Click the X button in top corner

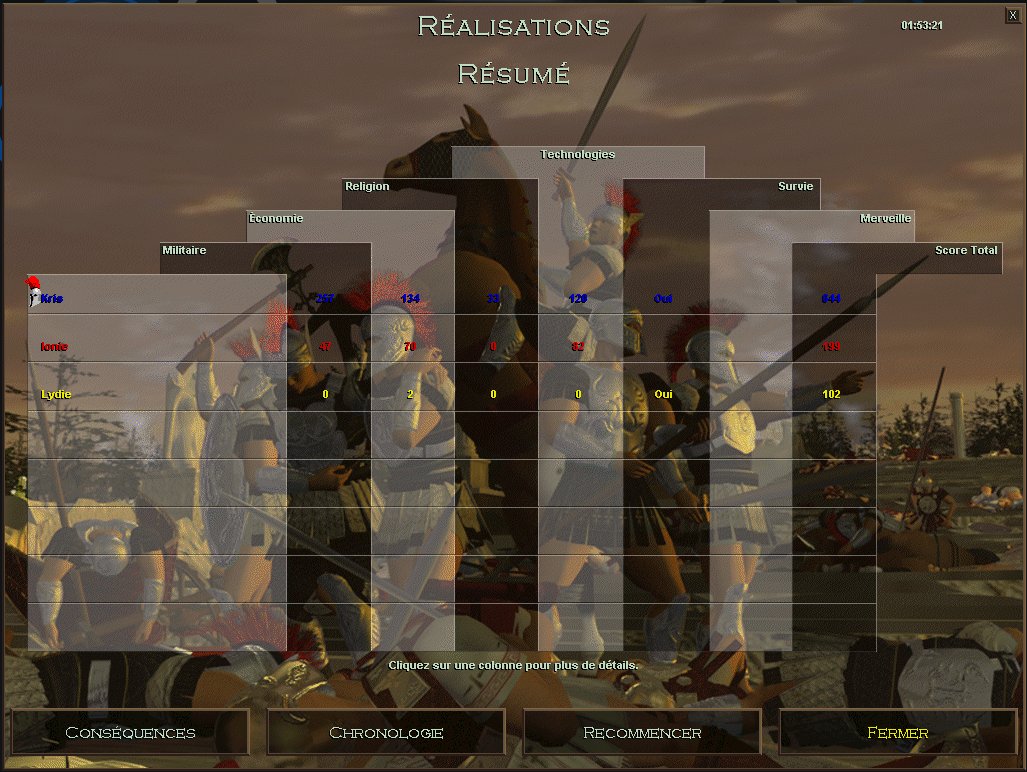point(1013,15)
